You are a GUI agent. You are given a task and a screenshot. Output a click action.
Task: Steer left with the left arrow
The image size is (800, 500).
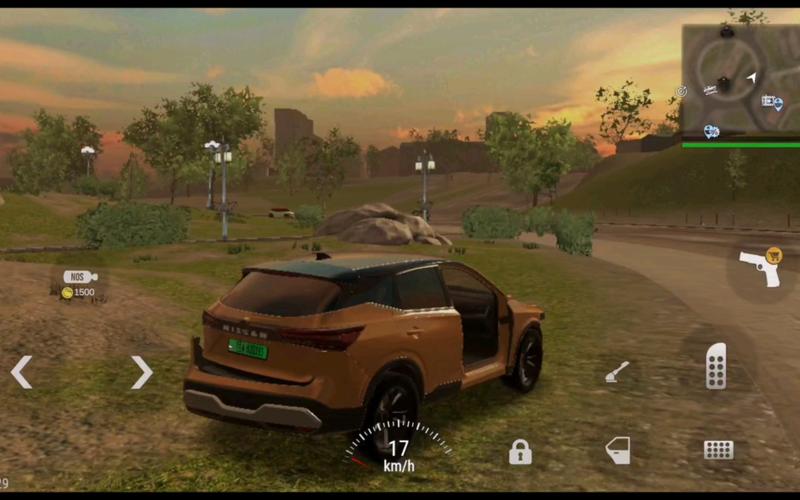21,372
